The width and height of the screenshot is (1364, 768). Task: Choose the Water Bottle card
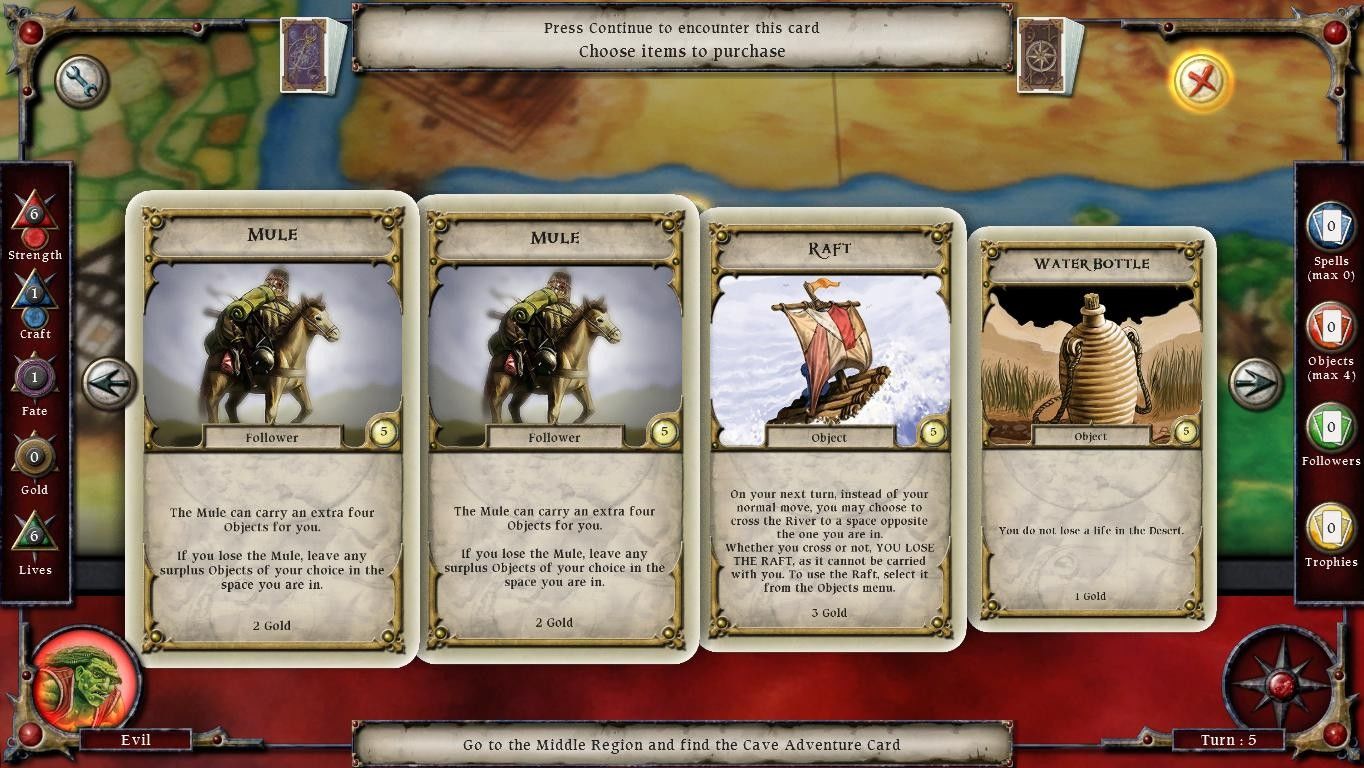pos(1091,430)
